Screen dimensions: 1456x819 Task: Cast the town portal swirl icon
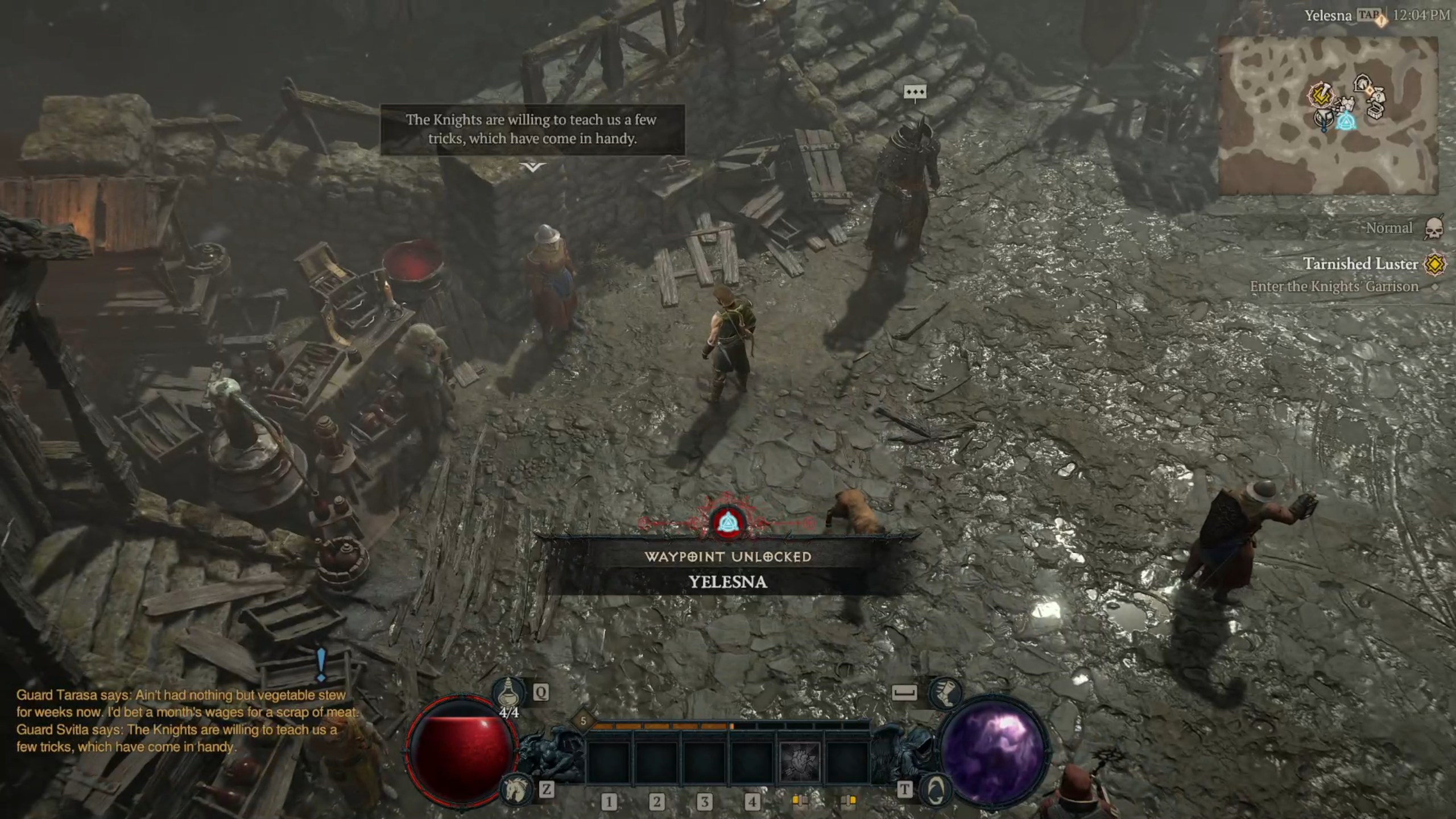tap(934, 789)
